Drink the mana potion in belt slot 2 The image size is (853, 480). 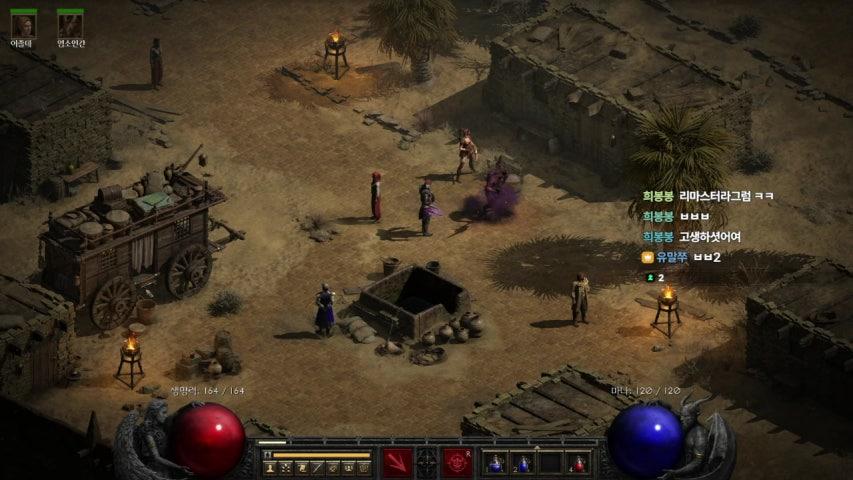(523, 463)
